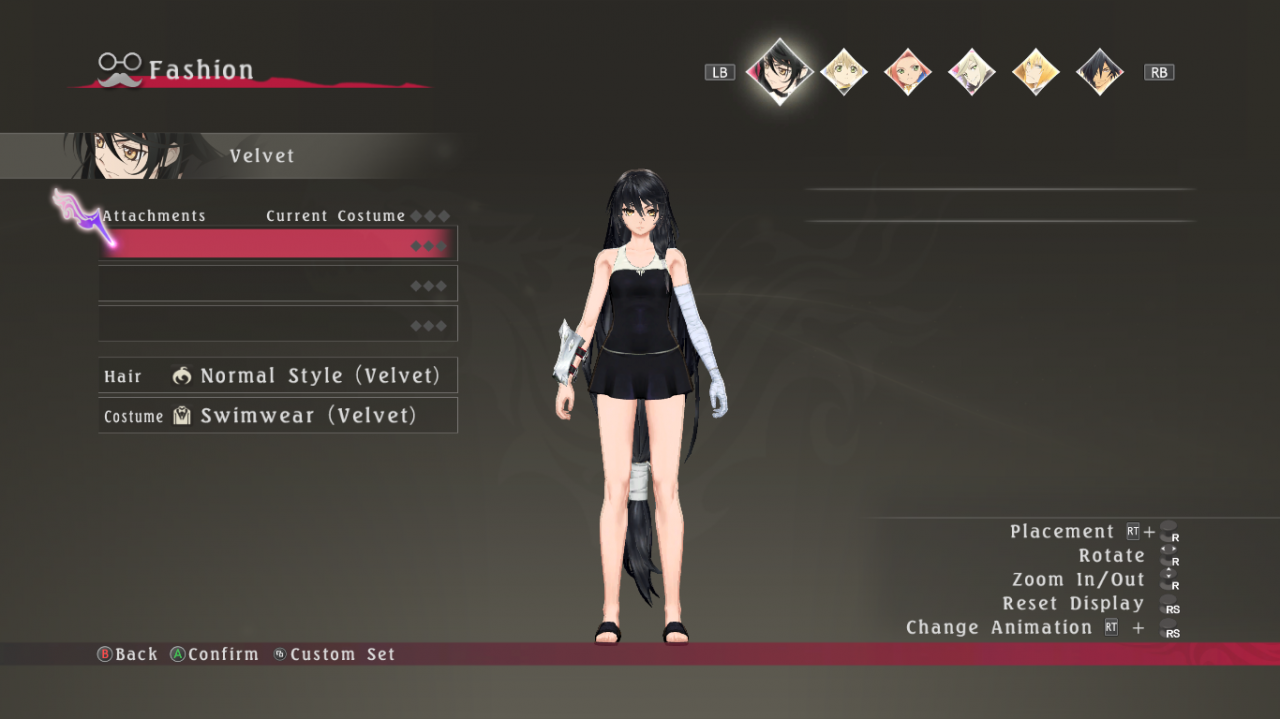1280x719 pixels.
Task: Select Eizen's golden-haired portrait
Action: [1035, 72]
